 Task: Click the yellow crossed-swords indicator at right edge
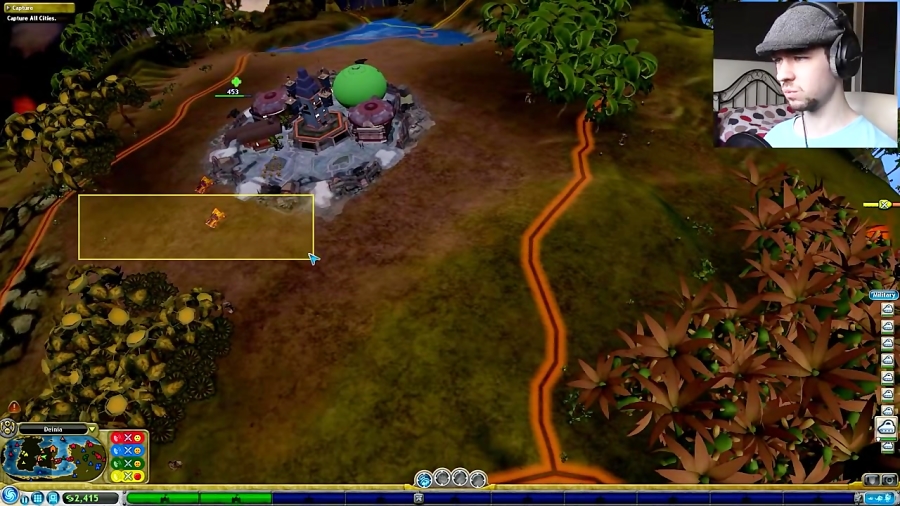pyautogui.click(x=883, y=205)
